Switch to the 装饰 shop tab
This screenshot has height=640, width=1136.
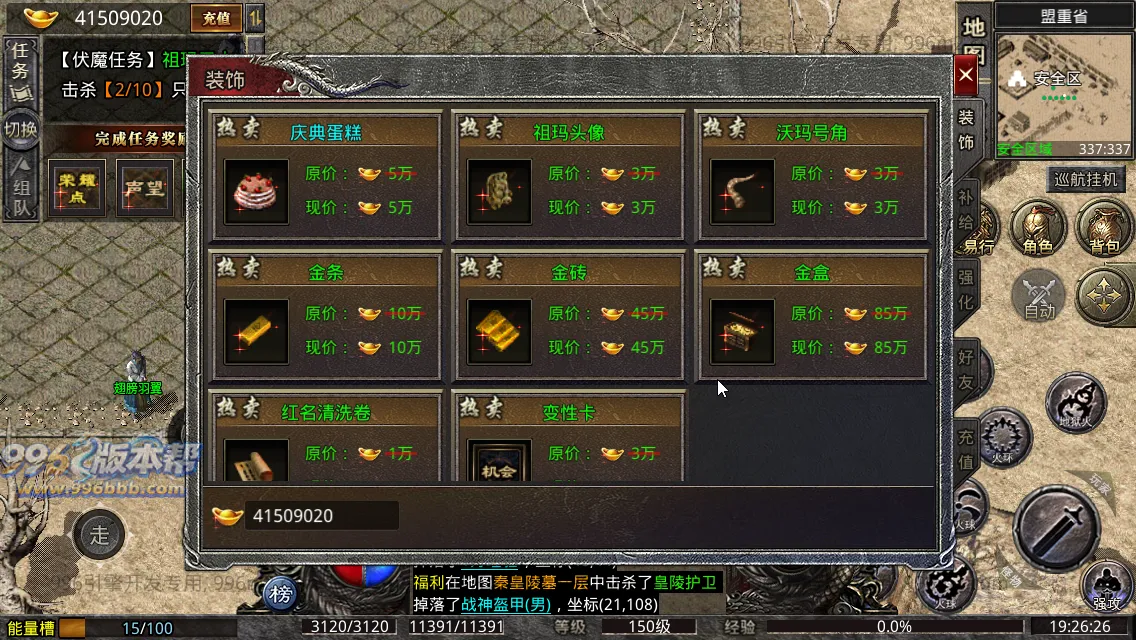click(x=966, y=130)
